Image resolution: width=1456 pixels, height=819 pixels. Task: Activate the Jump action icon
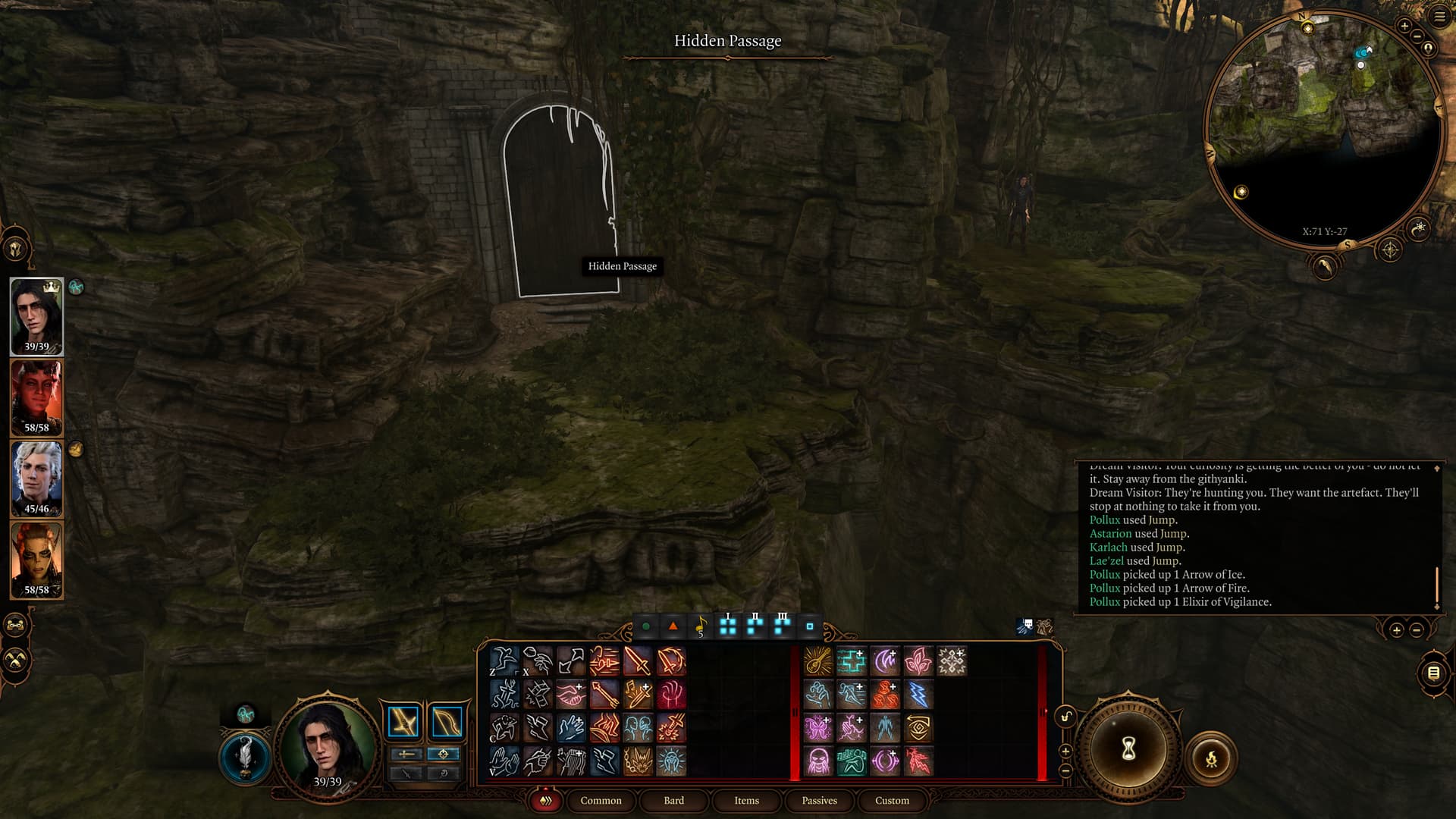coord(504,661)
